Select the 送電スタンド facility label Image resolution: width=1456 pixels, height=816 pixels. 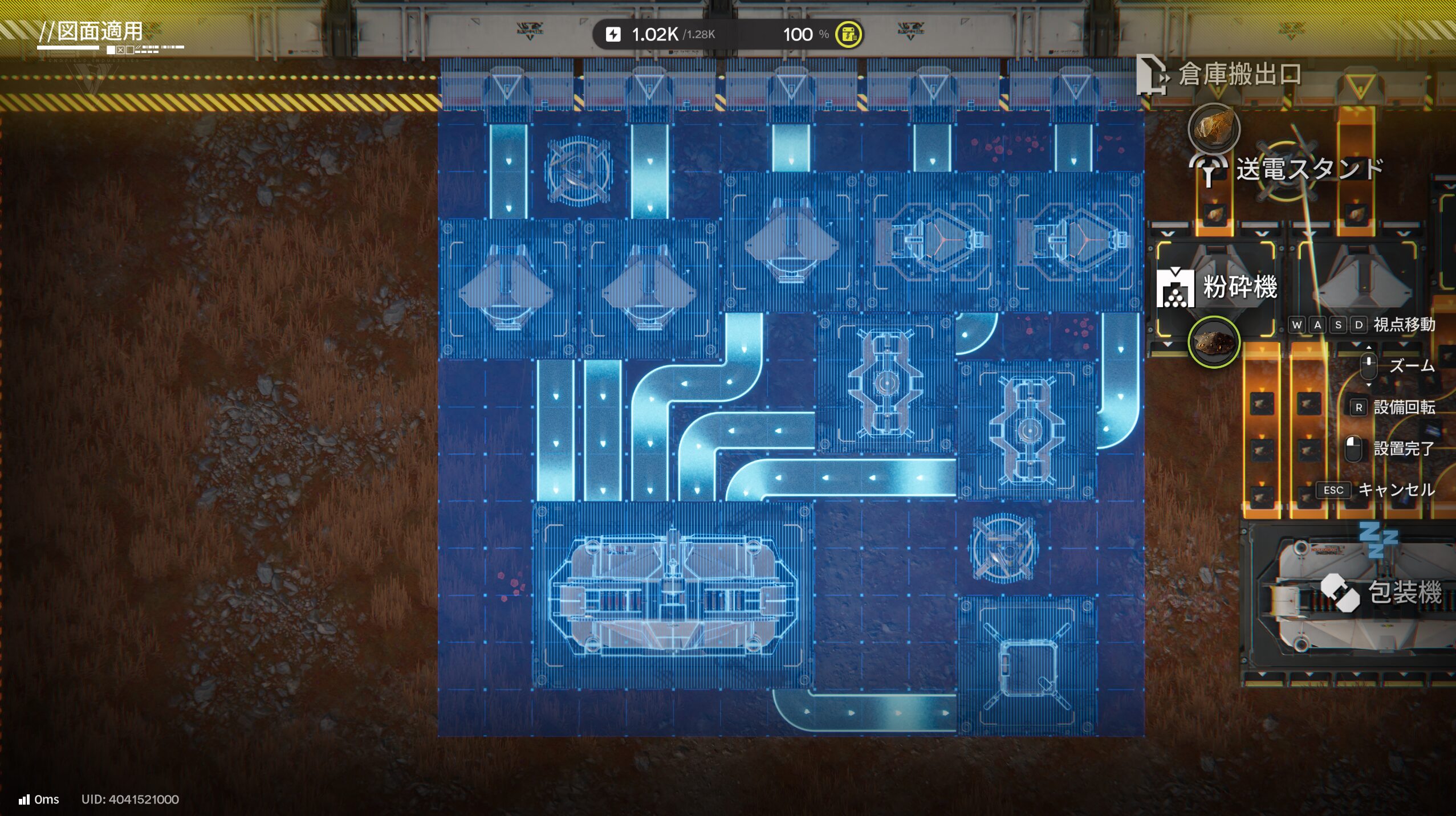point(1309,170)
